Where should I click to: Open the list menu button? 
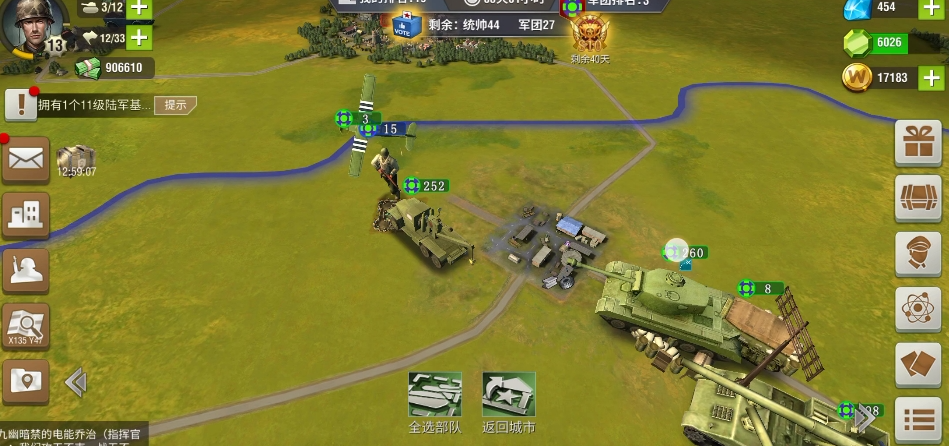[917, 420]
